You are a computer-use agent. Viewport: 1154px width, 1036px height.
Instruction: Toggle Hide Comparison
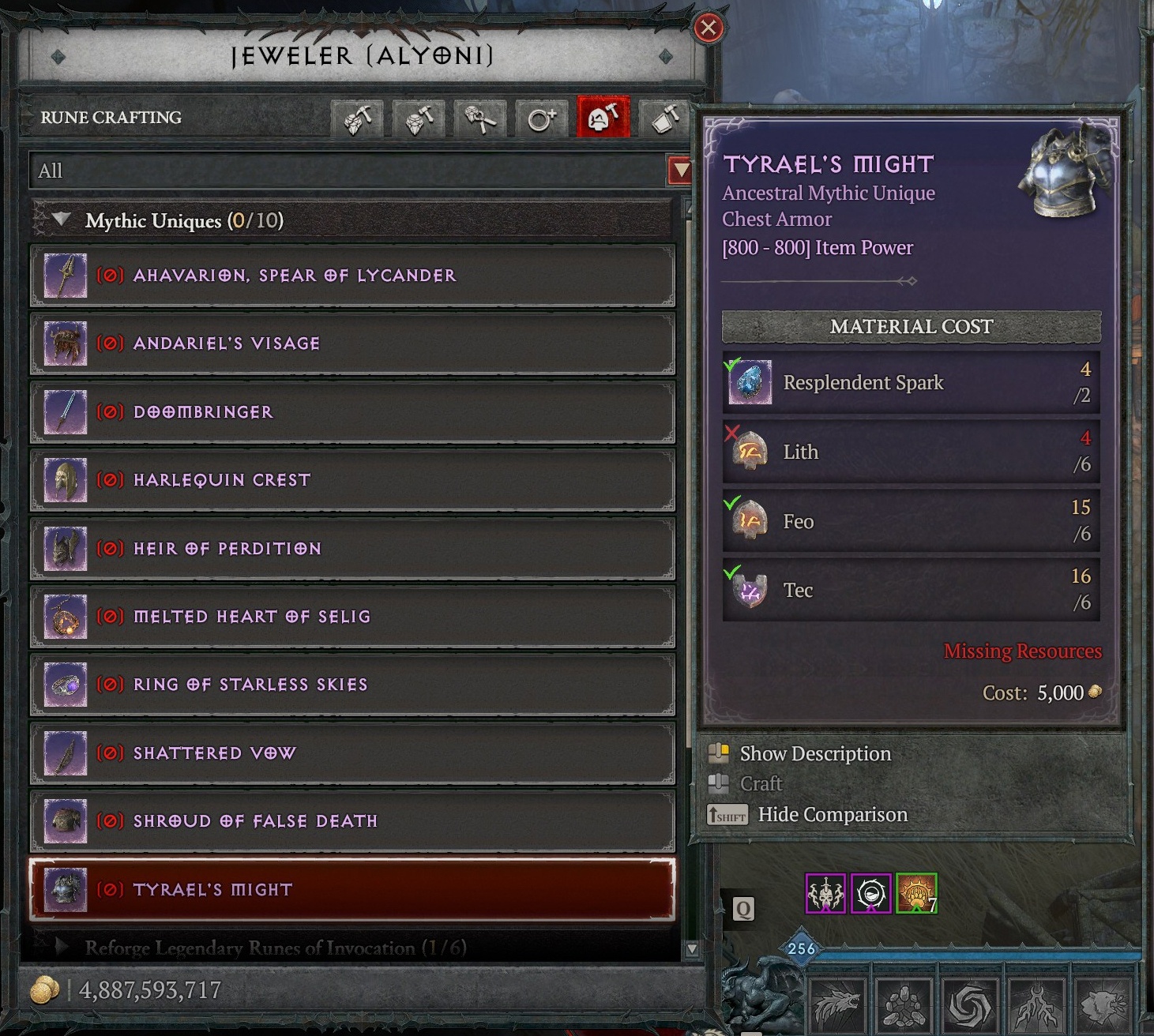[833, 814]
